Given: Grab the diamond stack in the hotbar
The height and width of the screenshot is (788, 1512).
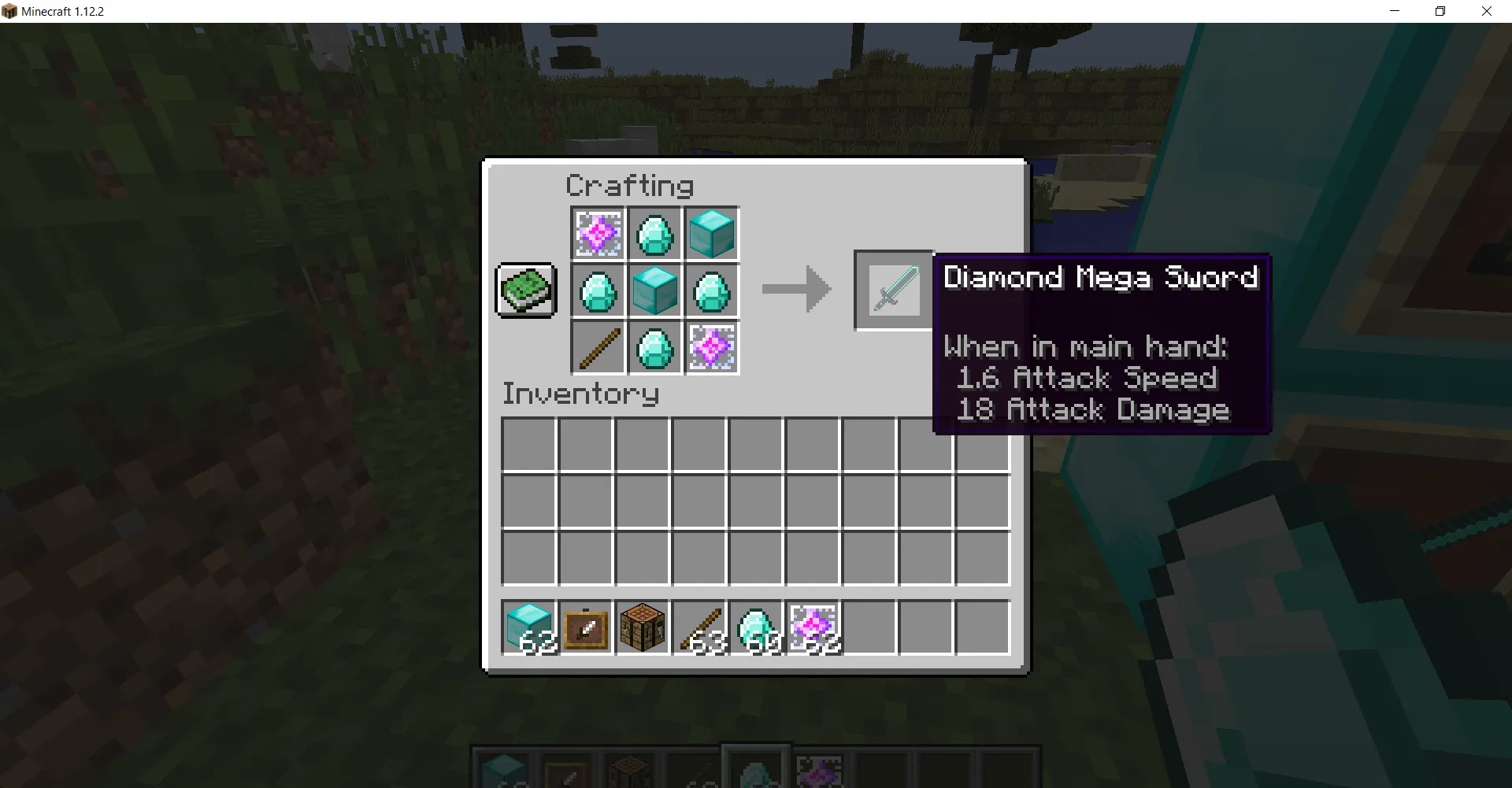Looking at the screenshot, I should [756, 627].
